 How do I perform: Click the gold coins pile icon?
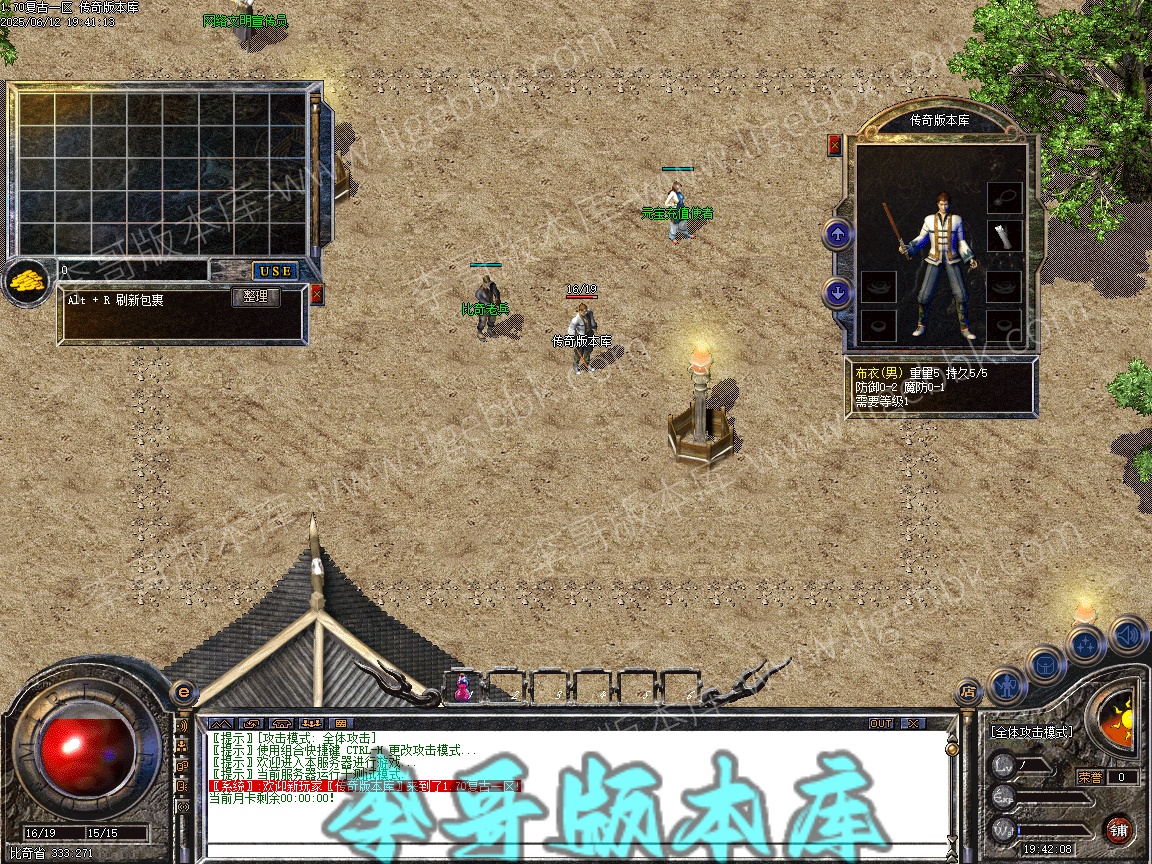[x=28, y=283]
